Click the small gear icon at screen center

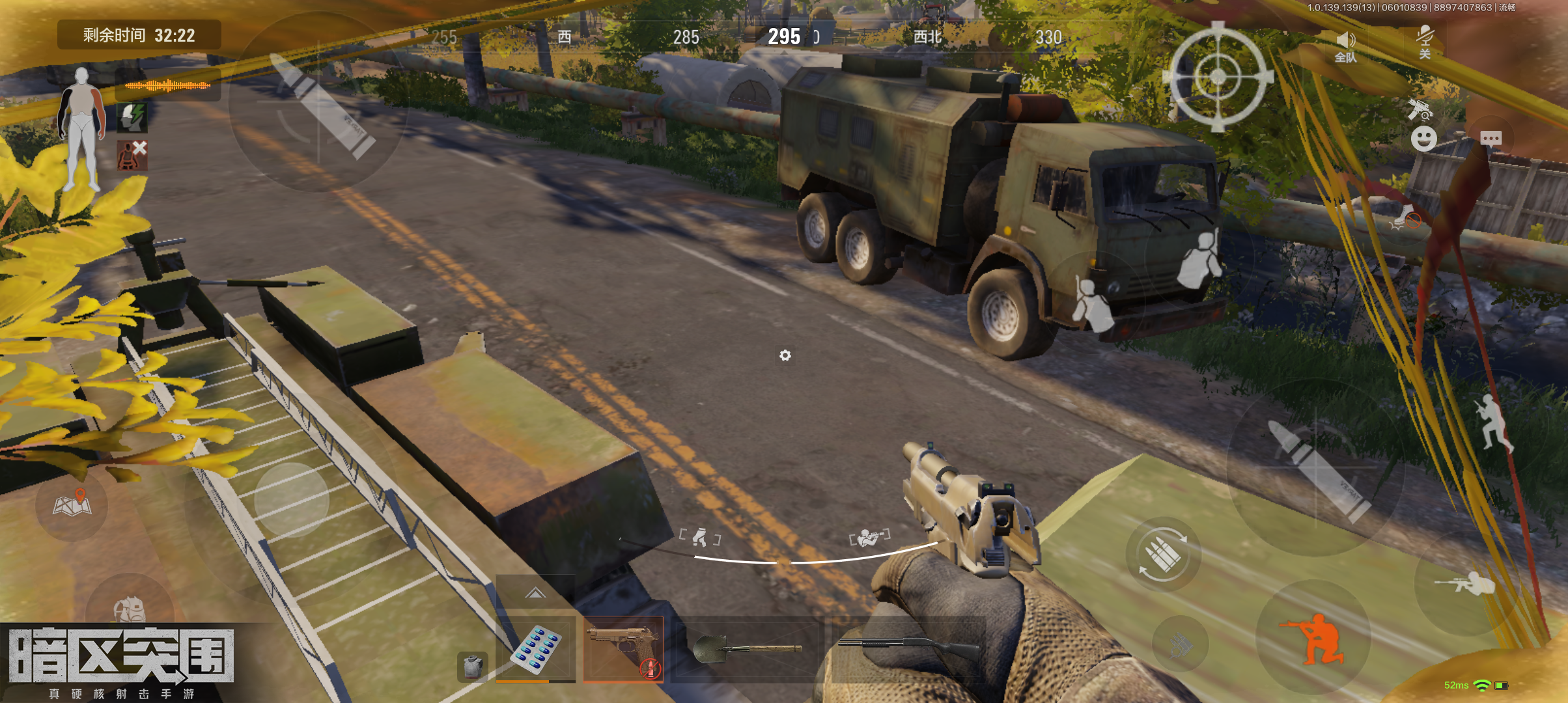point(785,355)
